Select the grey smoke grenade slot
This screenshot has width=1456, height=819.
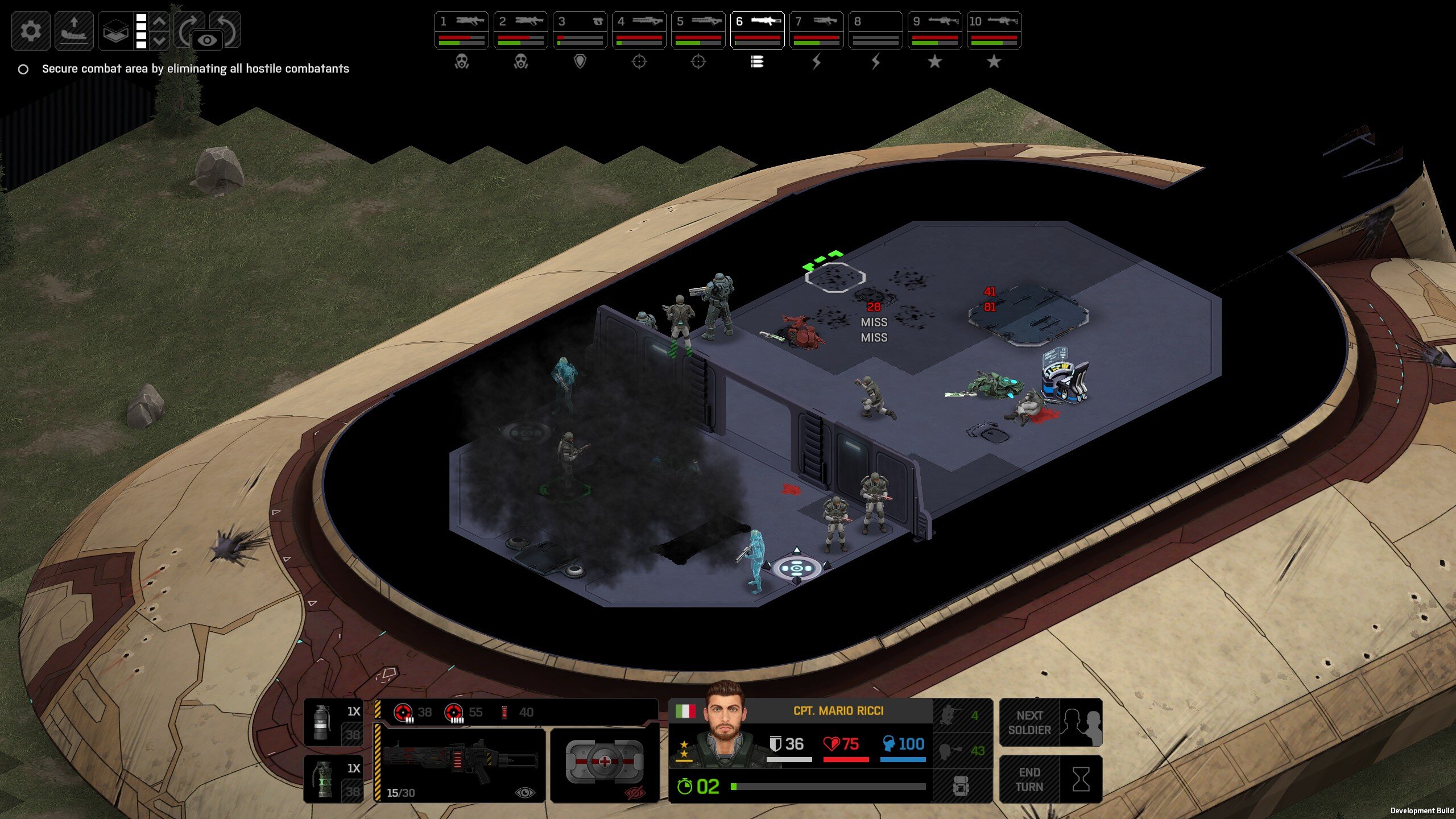point(333,722)
